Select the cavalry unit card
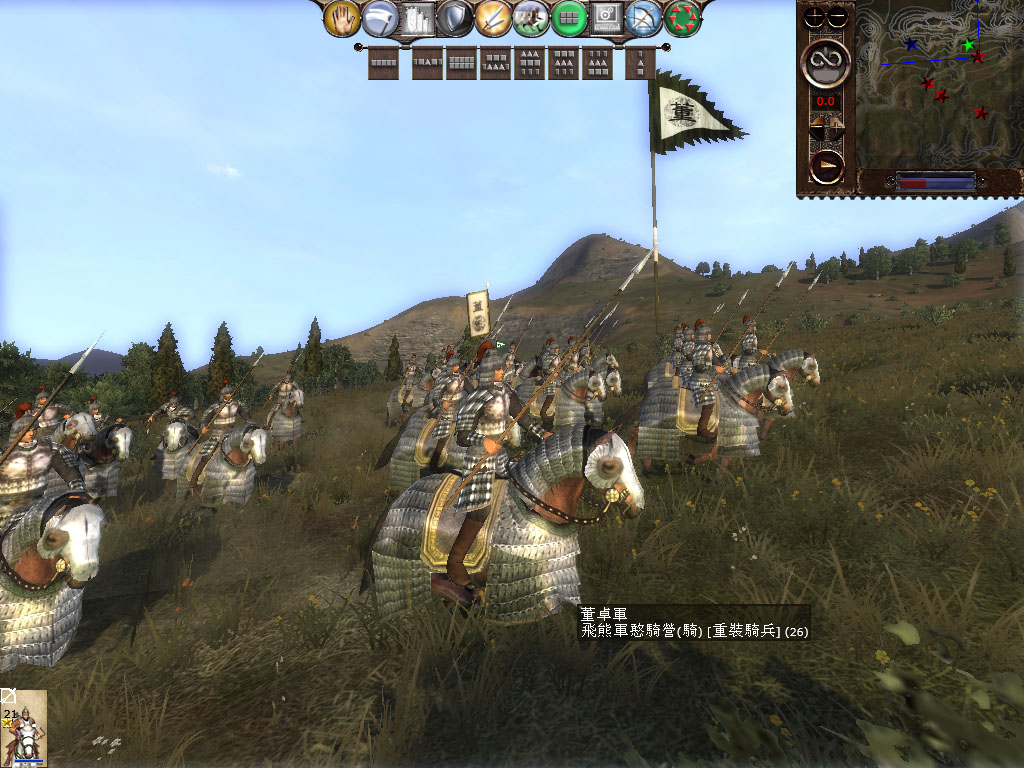1024x768 pixels. [x=24, y=728]
